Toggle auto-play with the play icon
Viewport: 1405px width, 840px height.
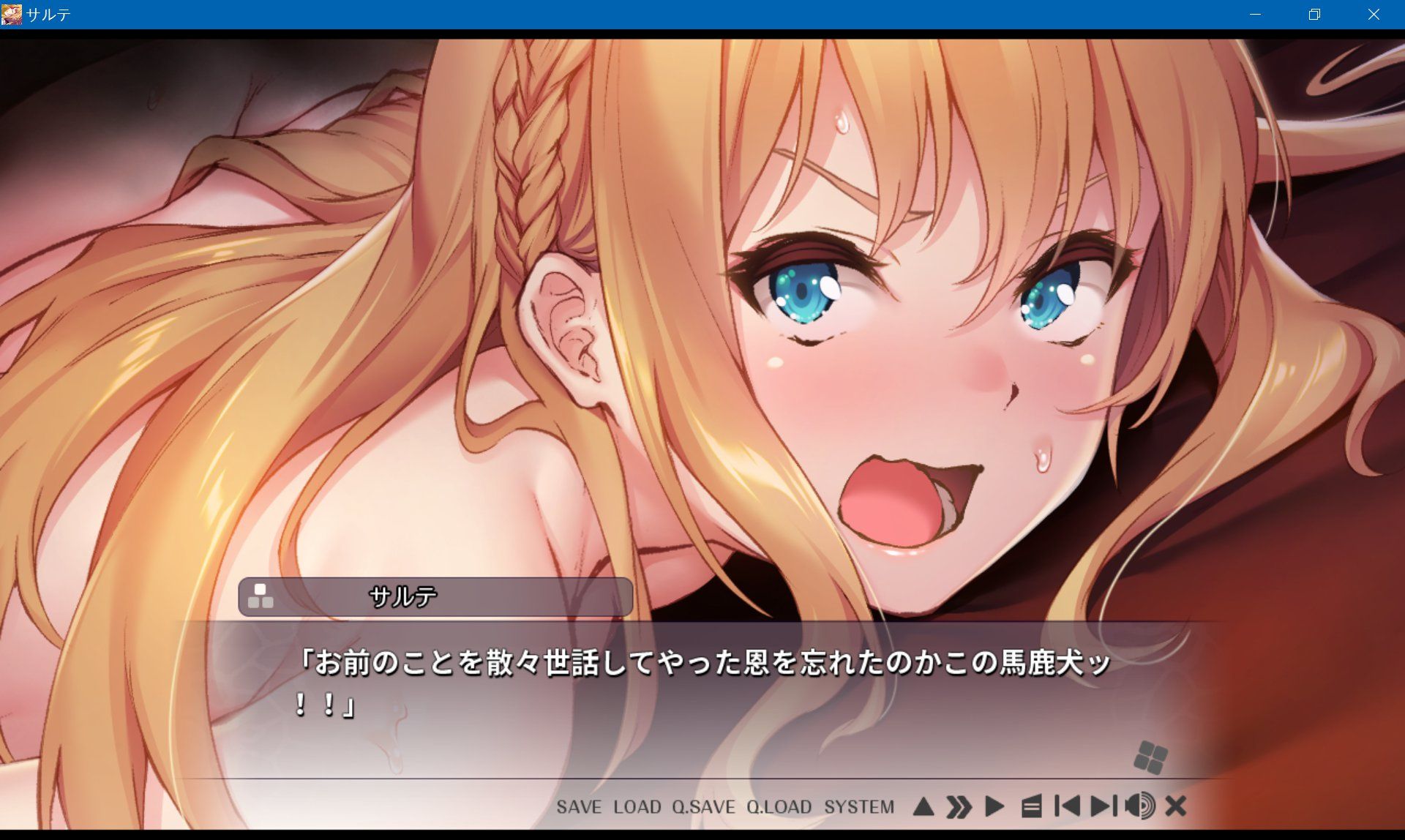point(995,807)
